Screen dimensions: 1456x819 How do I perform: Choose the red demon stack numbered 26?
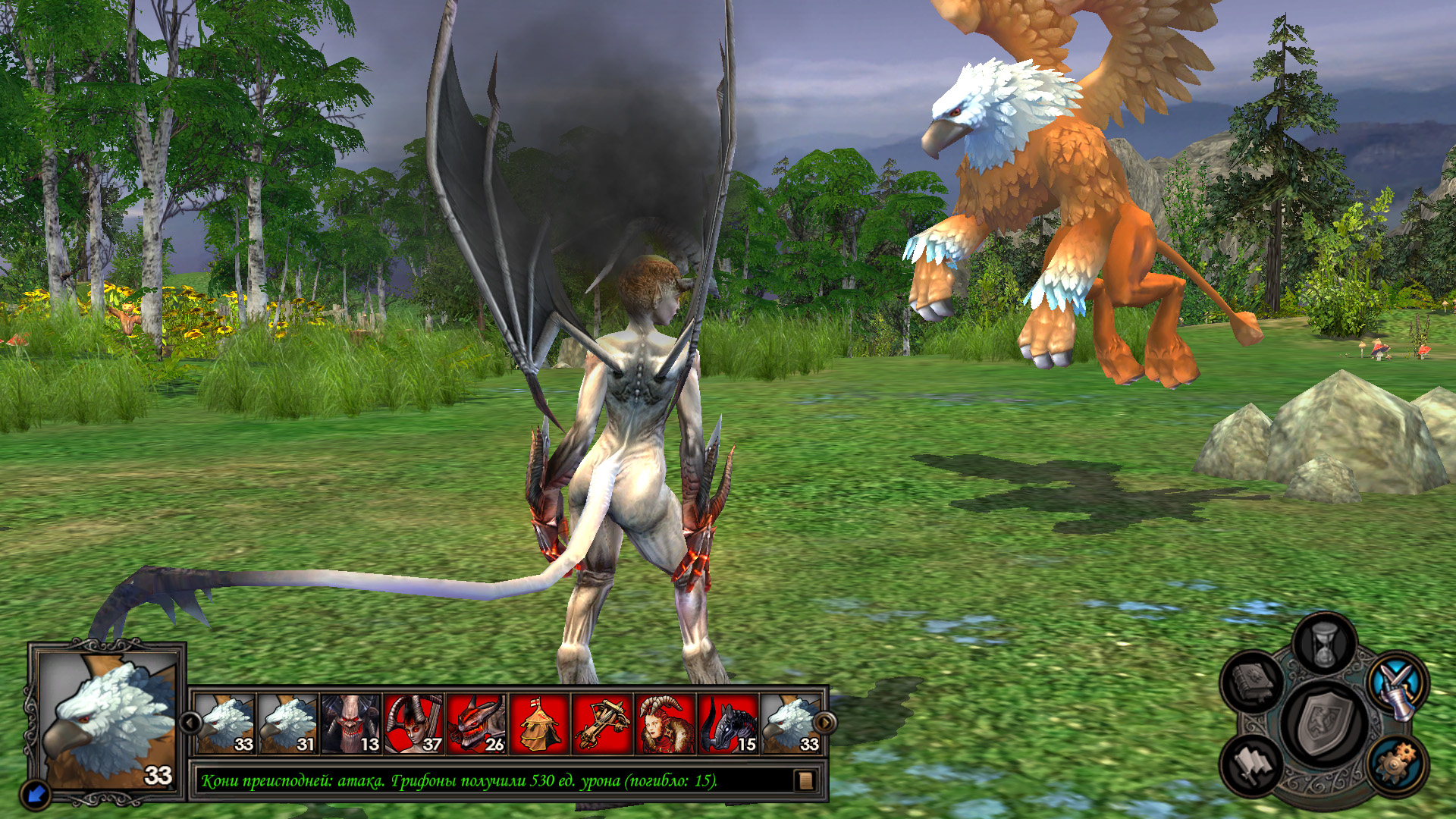click(x=476, y=724)
